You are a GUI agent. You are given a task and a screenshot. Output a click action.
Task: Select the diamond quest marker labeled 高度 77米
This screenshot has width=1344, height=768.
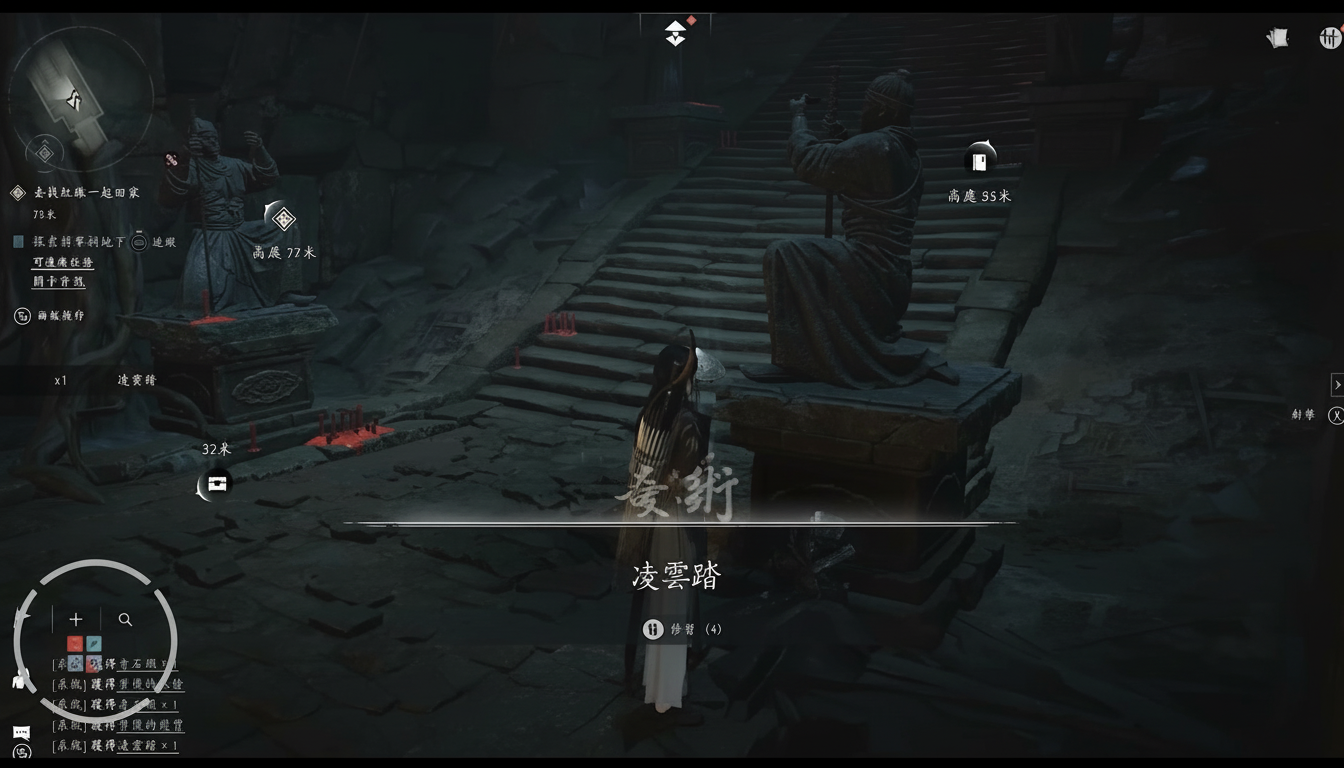pyautogui.click(x=283, y=218)
